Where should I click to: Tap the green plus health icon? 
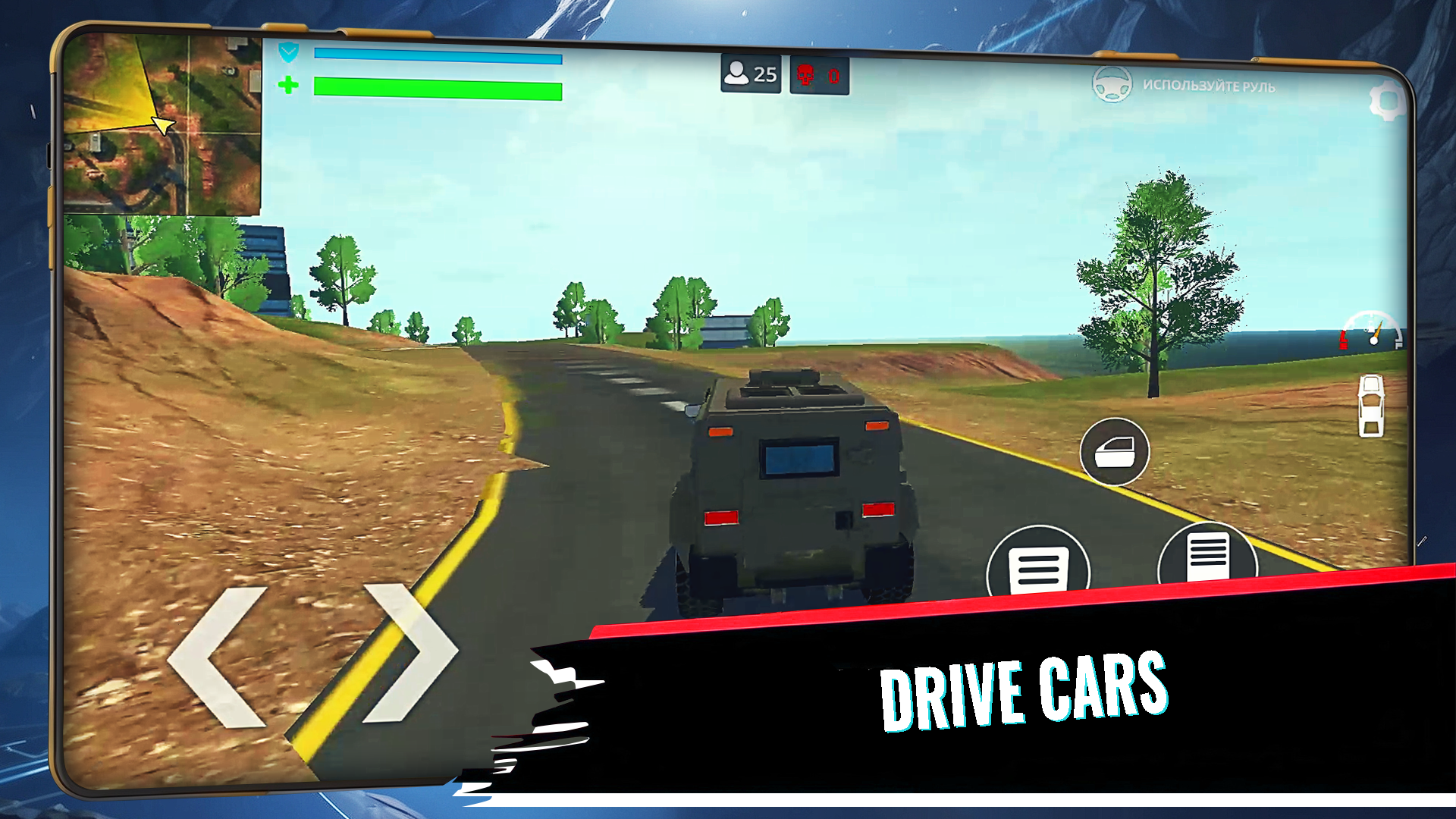[289, 84]
